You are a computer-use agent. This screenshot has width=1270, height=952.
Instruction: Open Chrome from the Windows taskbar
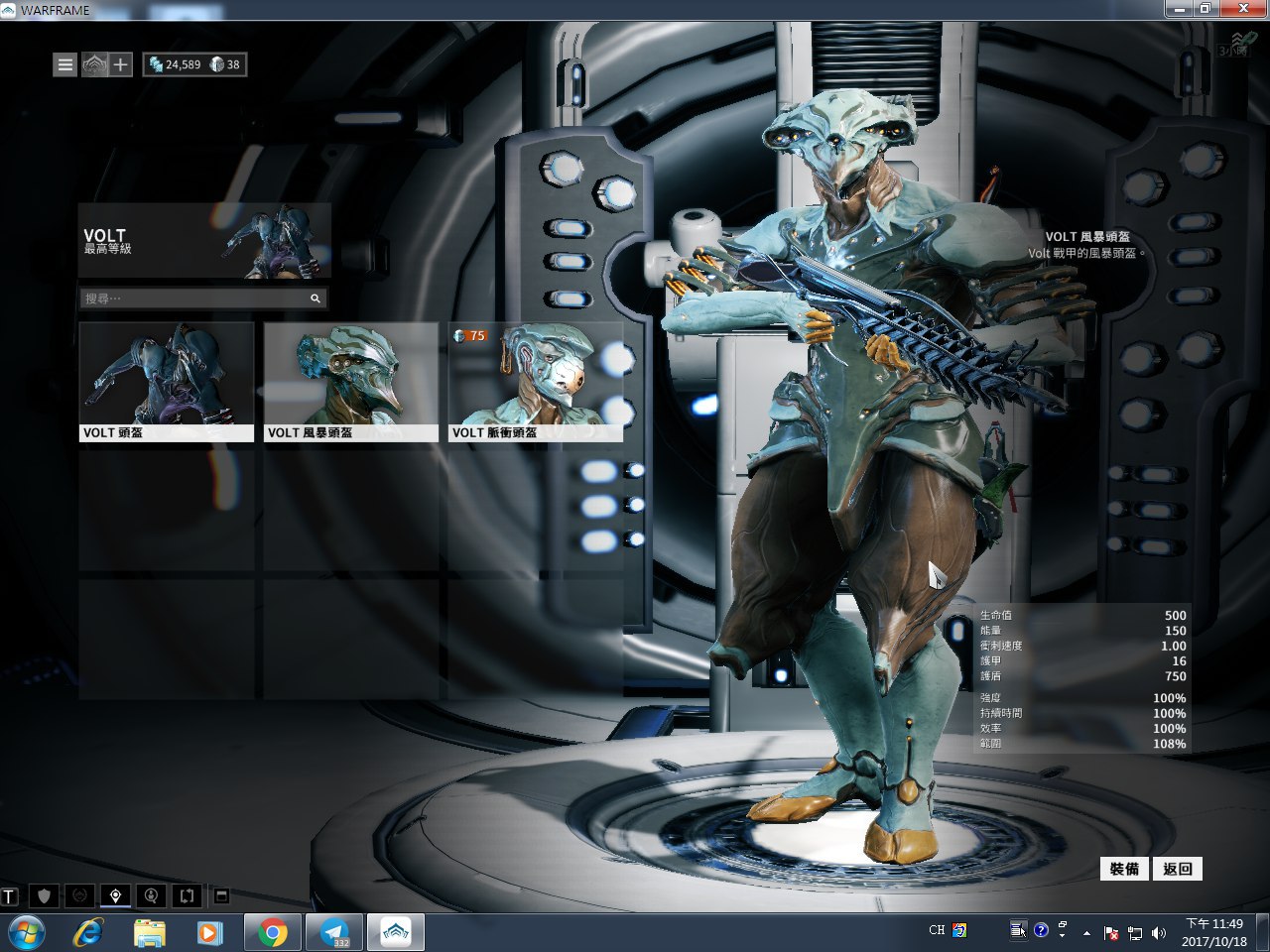(x=273, y=932)
